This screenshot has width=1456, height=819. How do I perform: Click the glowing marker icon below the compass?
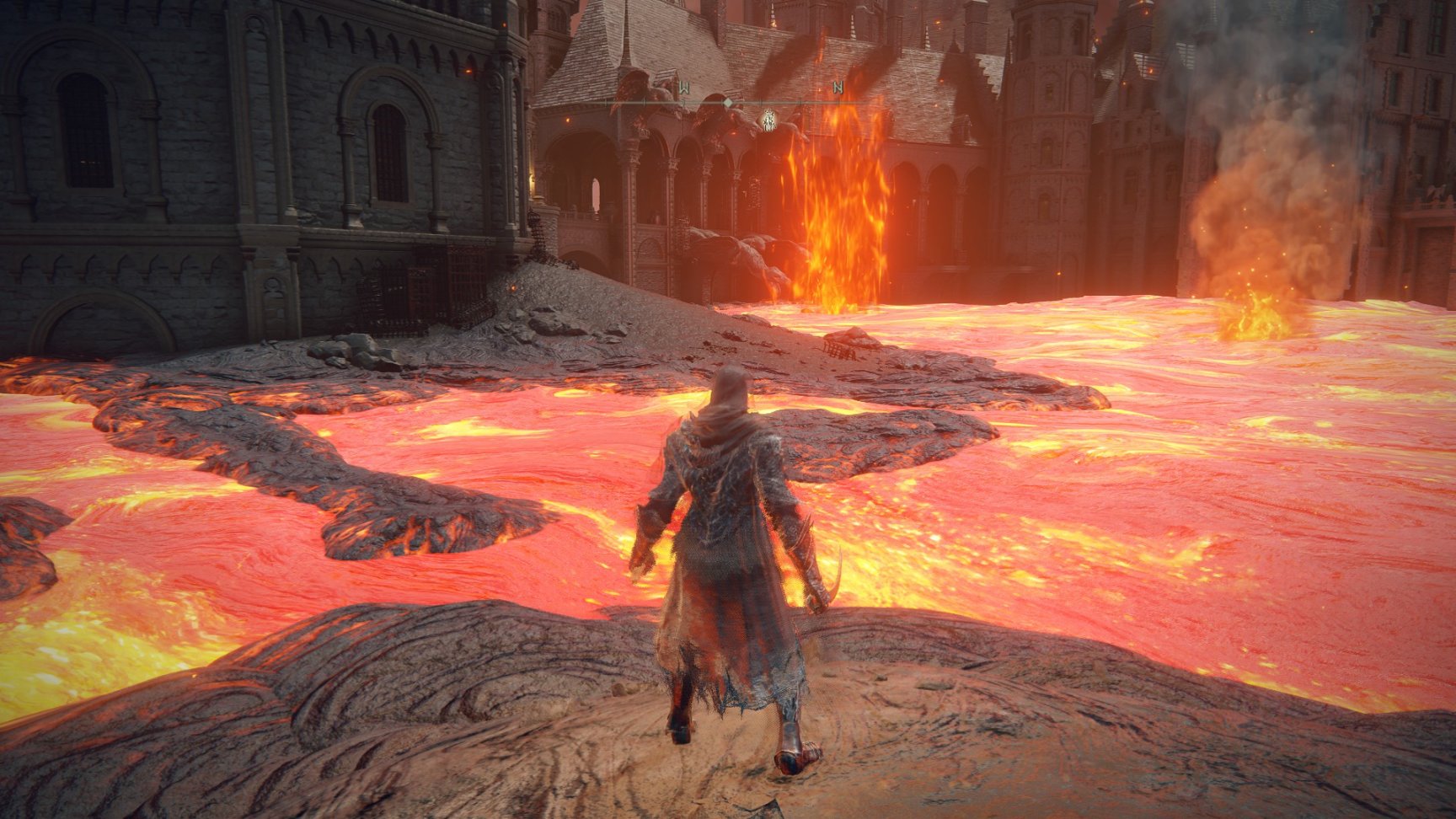[768, 120]
